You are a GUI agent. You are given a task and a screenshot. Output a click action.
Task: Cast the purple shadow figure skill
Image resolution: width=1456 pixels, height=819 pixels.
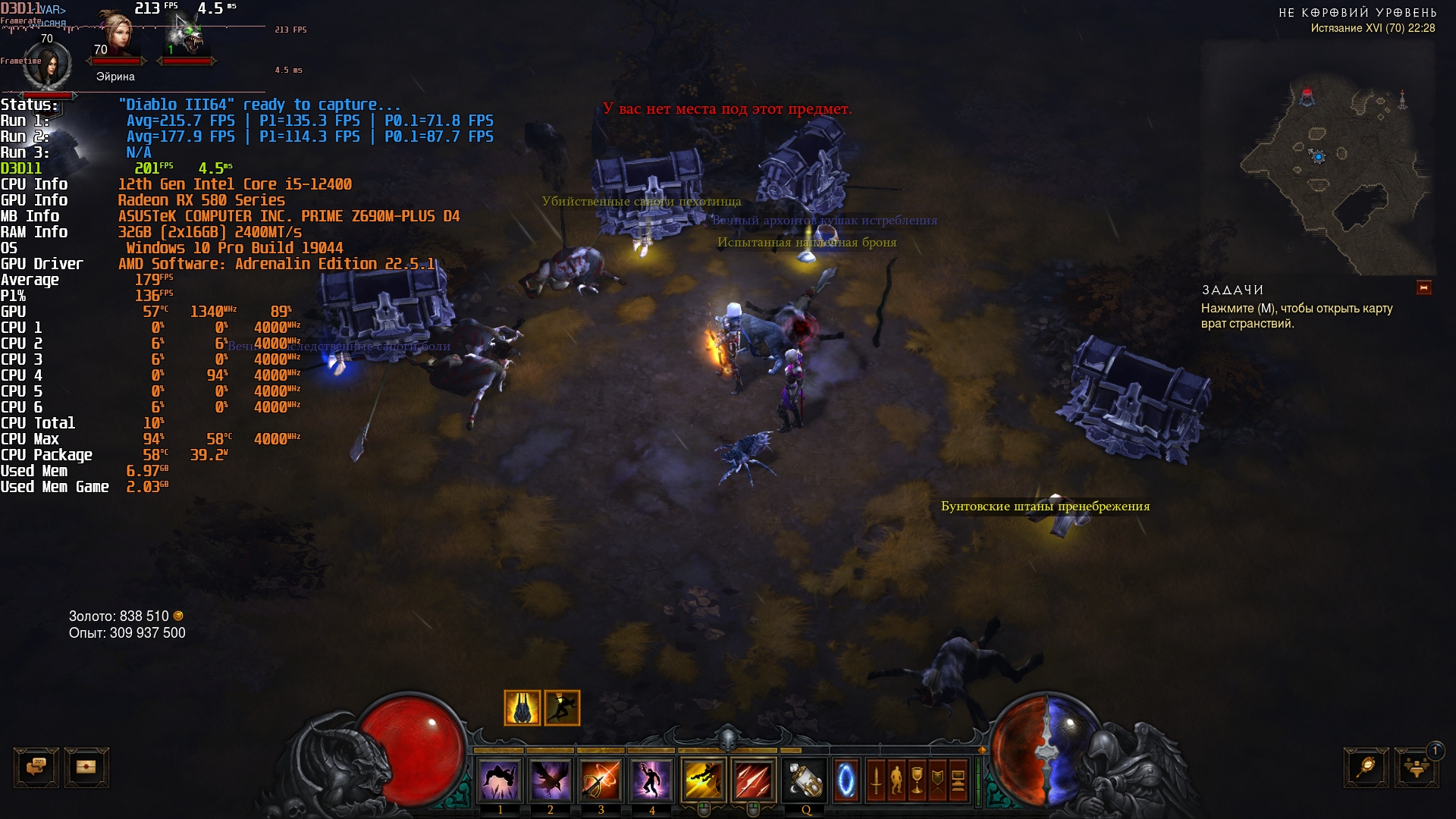coord(651,780)
